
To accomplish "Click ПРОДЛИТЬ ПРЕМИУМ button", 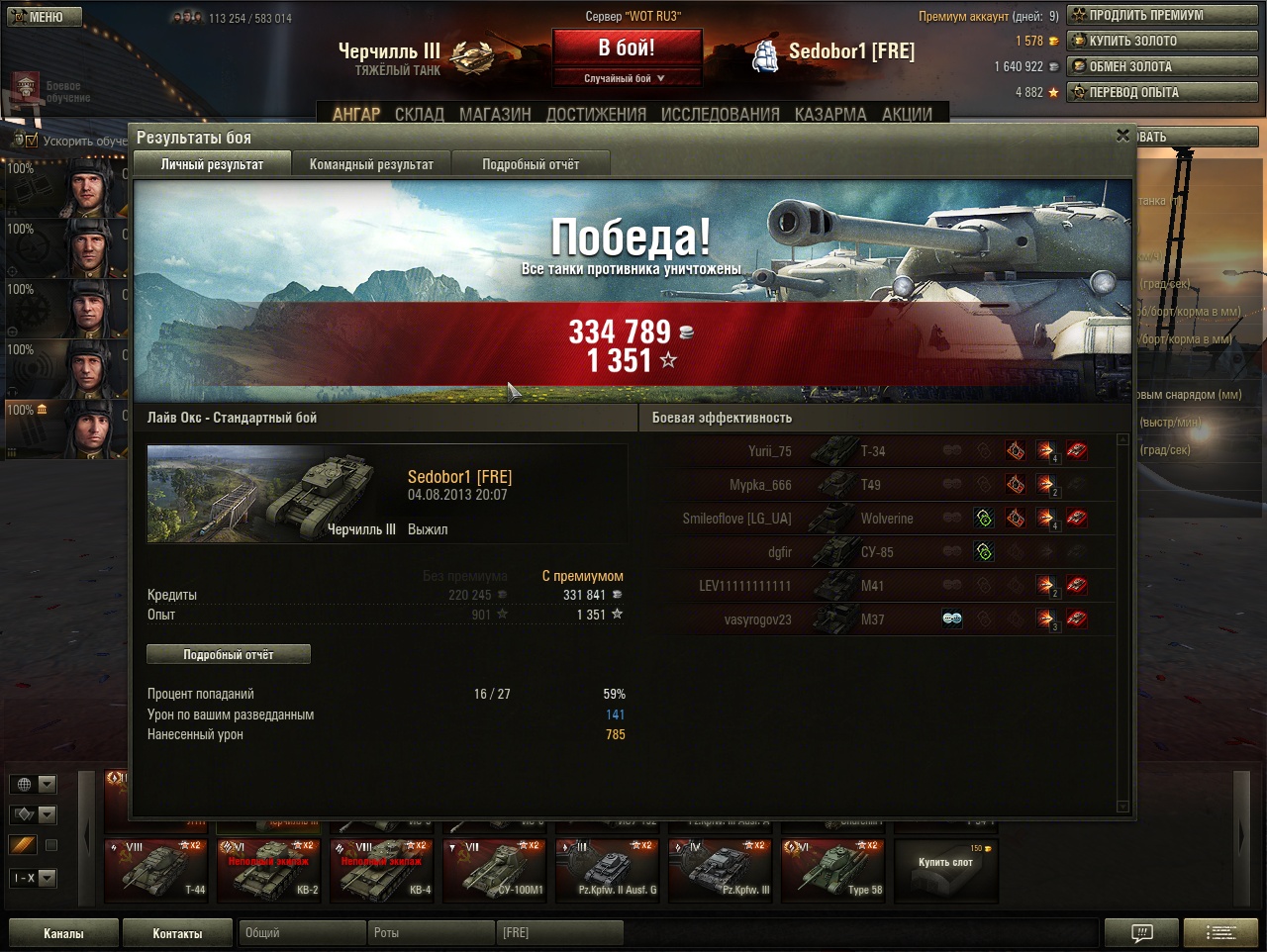I will 1162,15.
